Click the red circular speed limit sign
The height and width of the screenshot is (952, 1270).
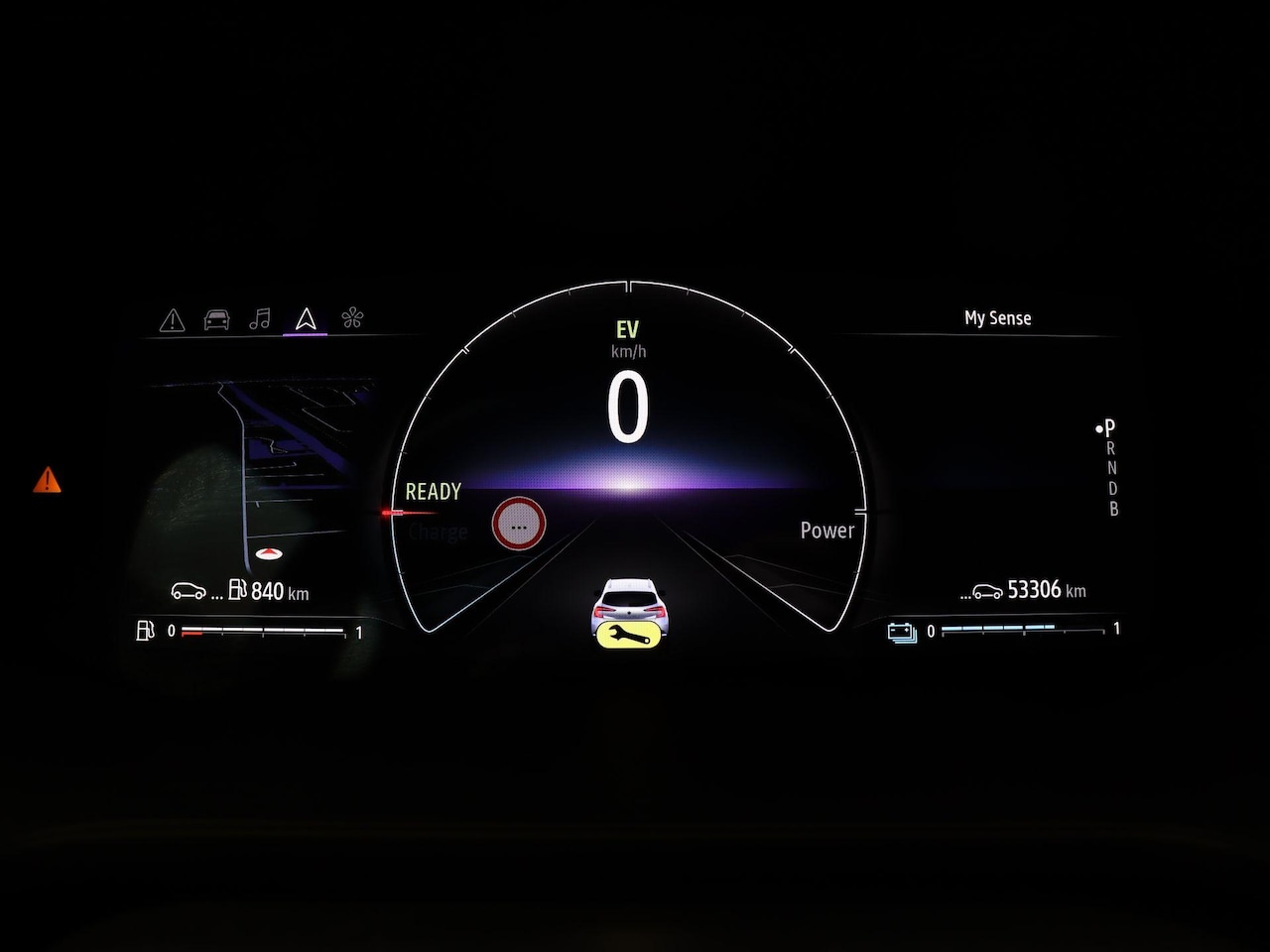pos(518,525)
